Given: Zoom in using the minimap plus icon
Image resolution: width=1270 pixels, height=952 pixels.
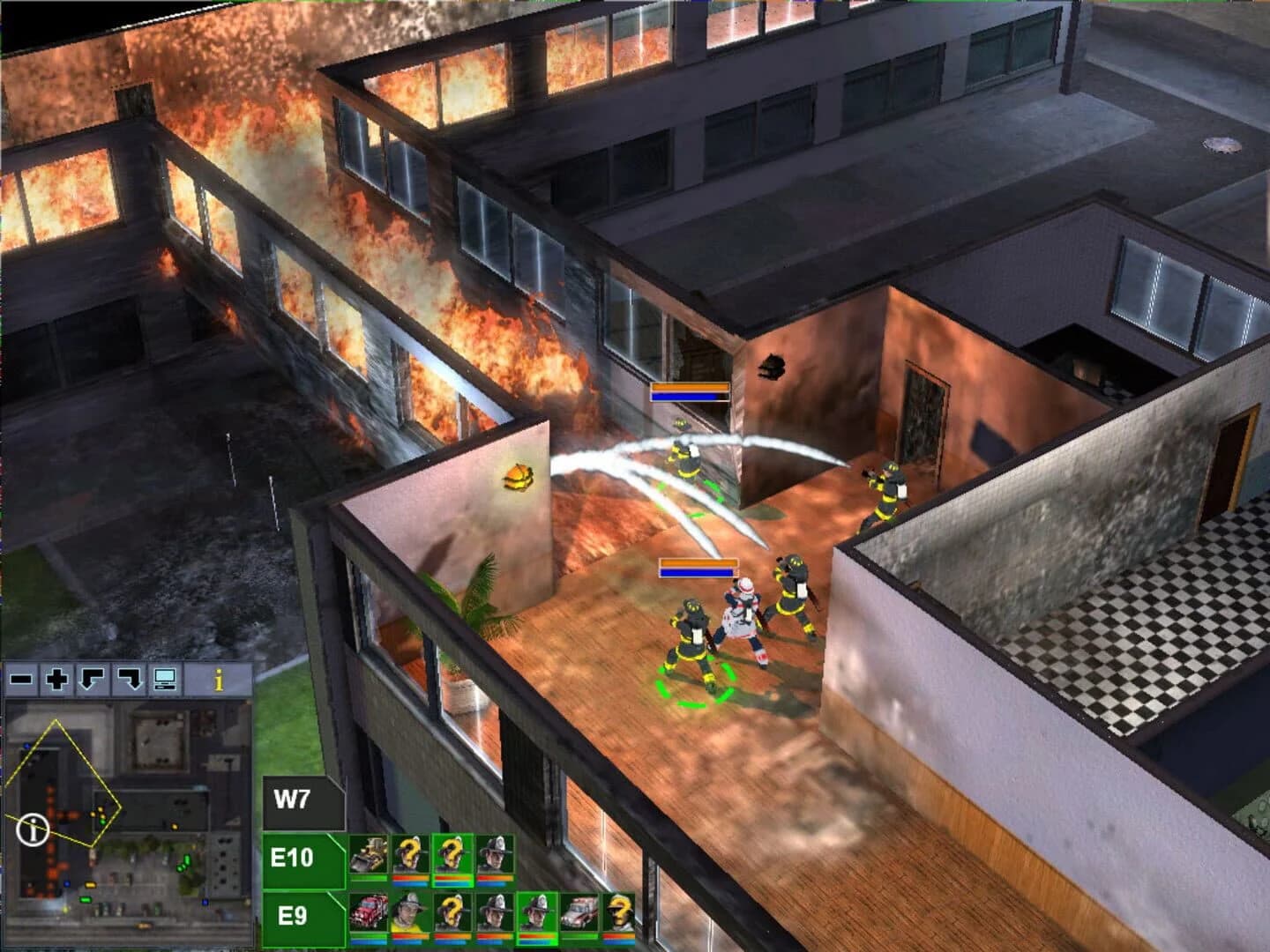Looking at the screenshot, I should coord(56,678).
